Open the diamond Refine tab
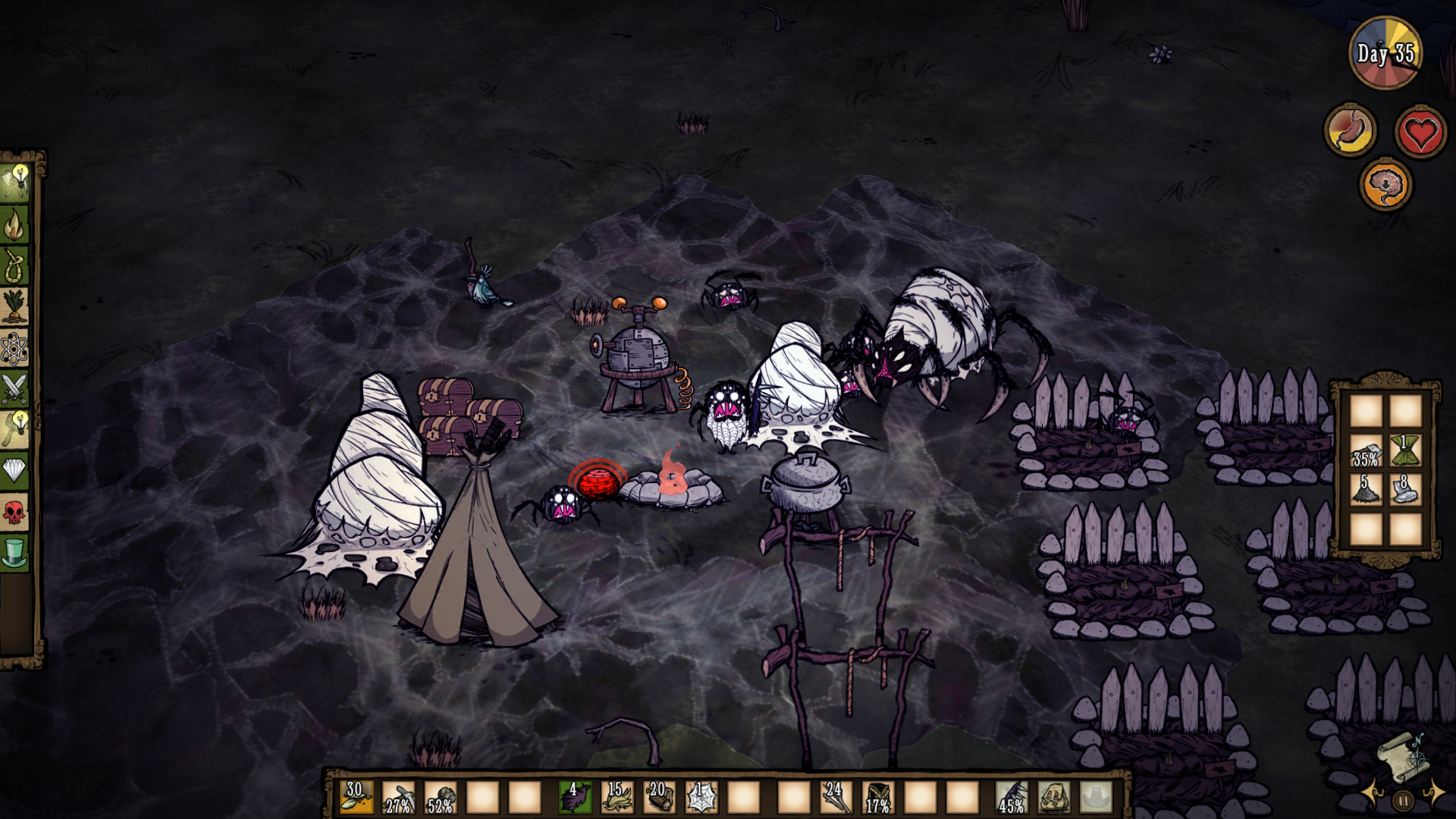Screen dimensions: 1456x819 15,471
